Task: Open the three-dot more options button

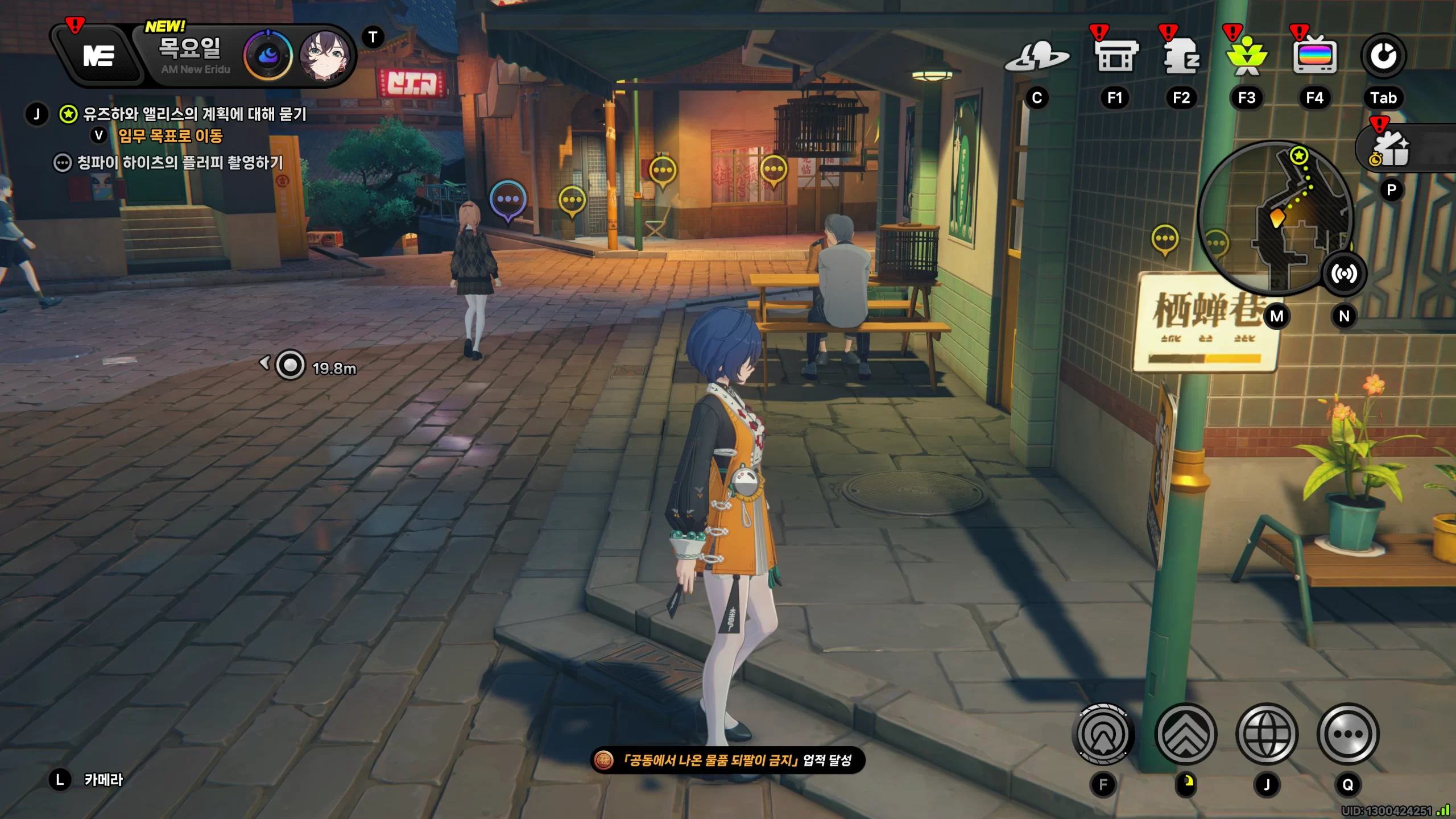Action: [1347, 734]
